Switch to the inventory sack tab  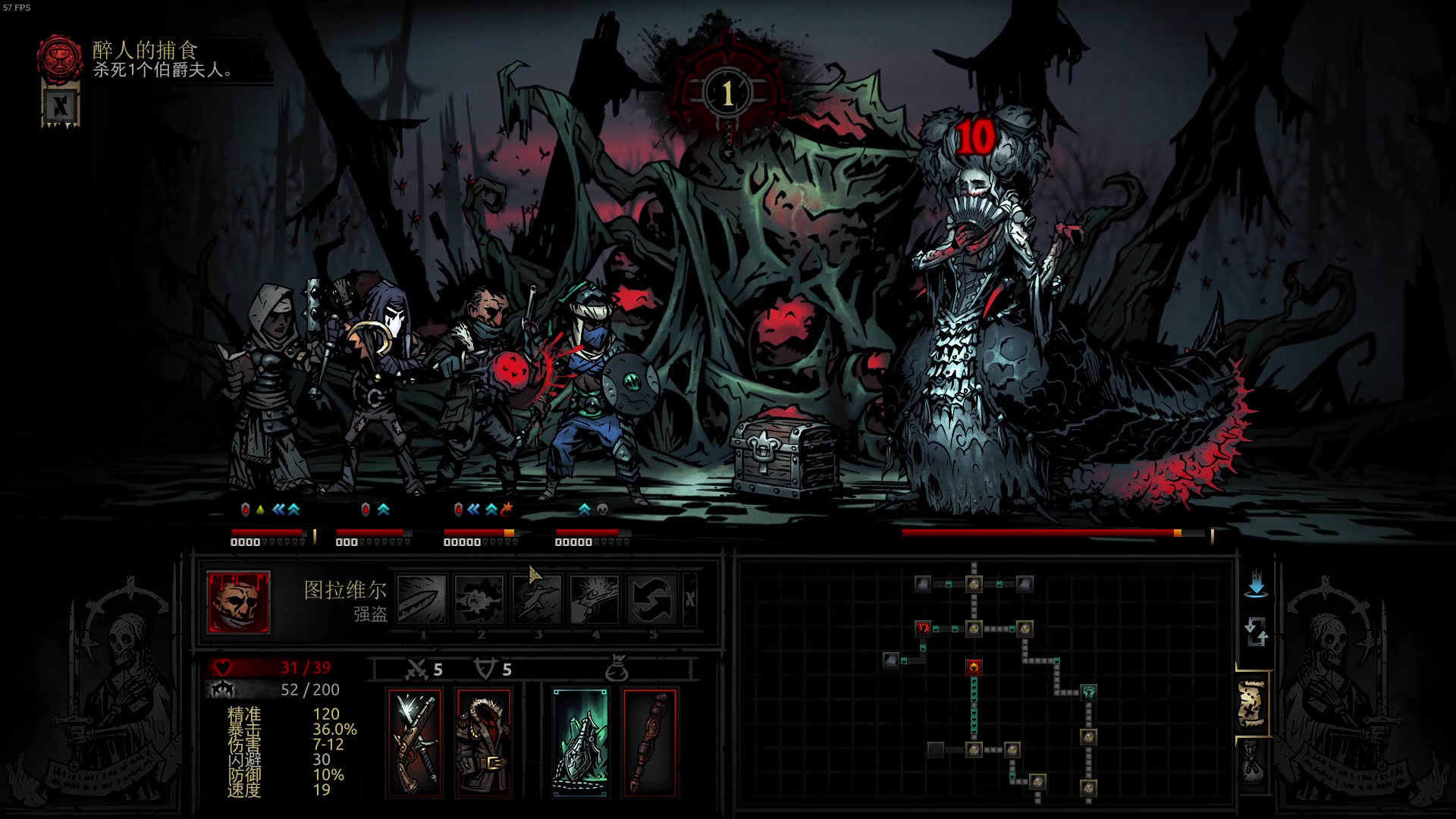click(x=1253, y=764)
